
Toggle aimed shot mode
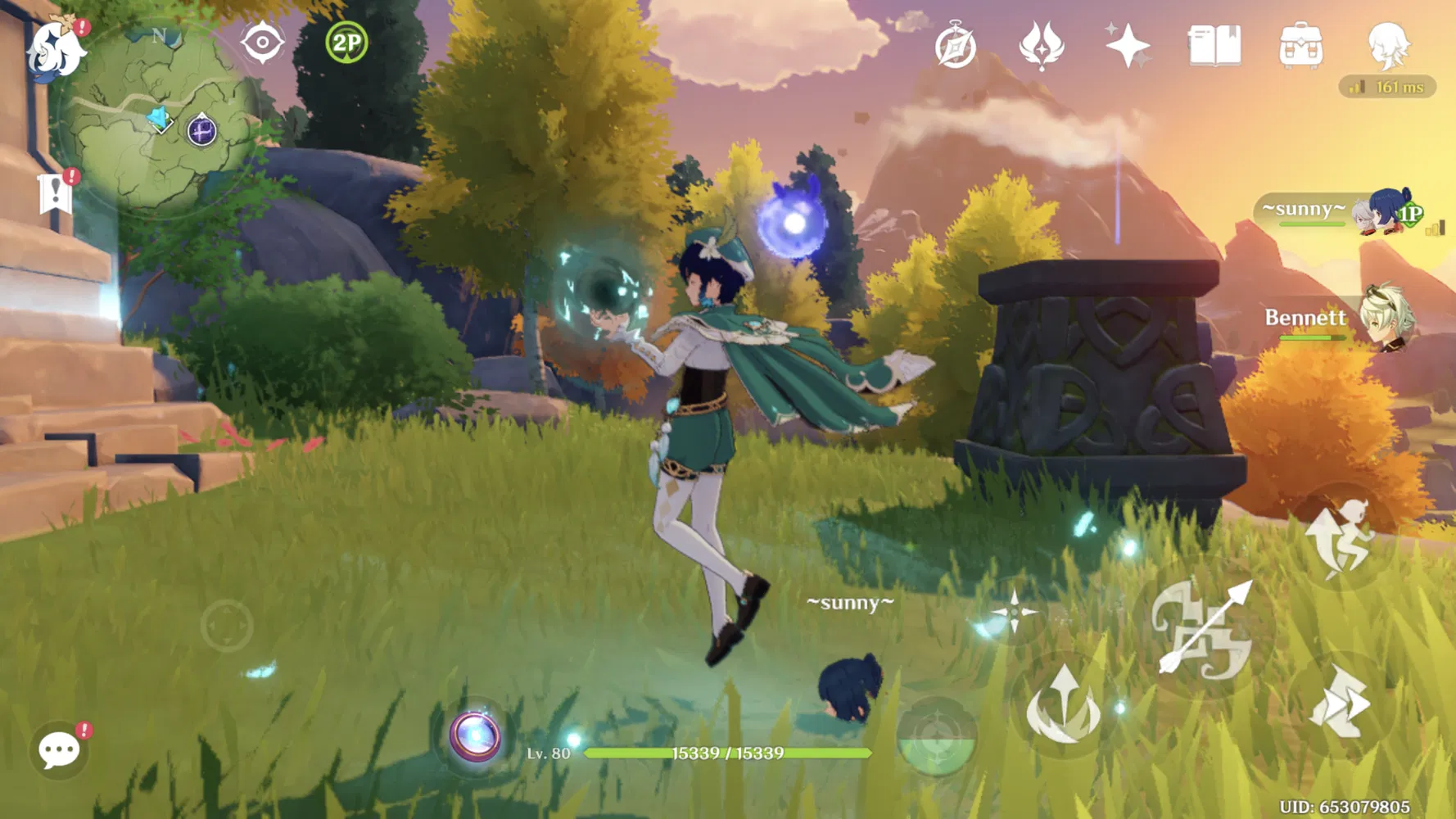(1015, 610)
